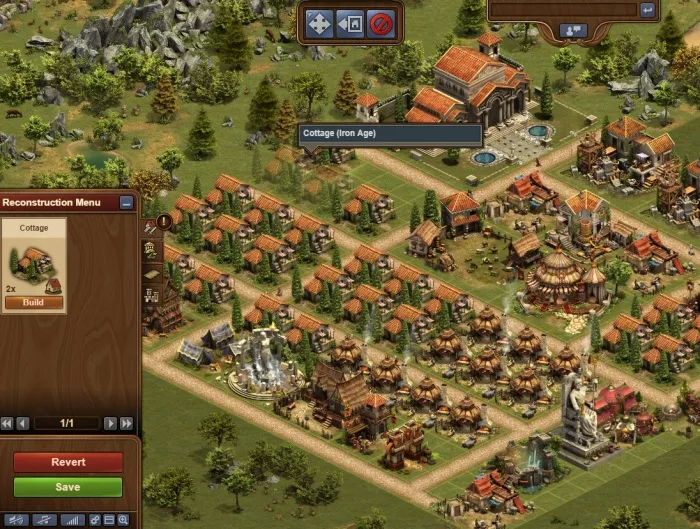Click the magnifying glass zoom icon
This screenshot has width=700, height=529.
tap(123, 520)
